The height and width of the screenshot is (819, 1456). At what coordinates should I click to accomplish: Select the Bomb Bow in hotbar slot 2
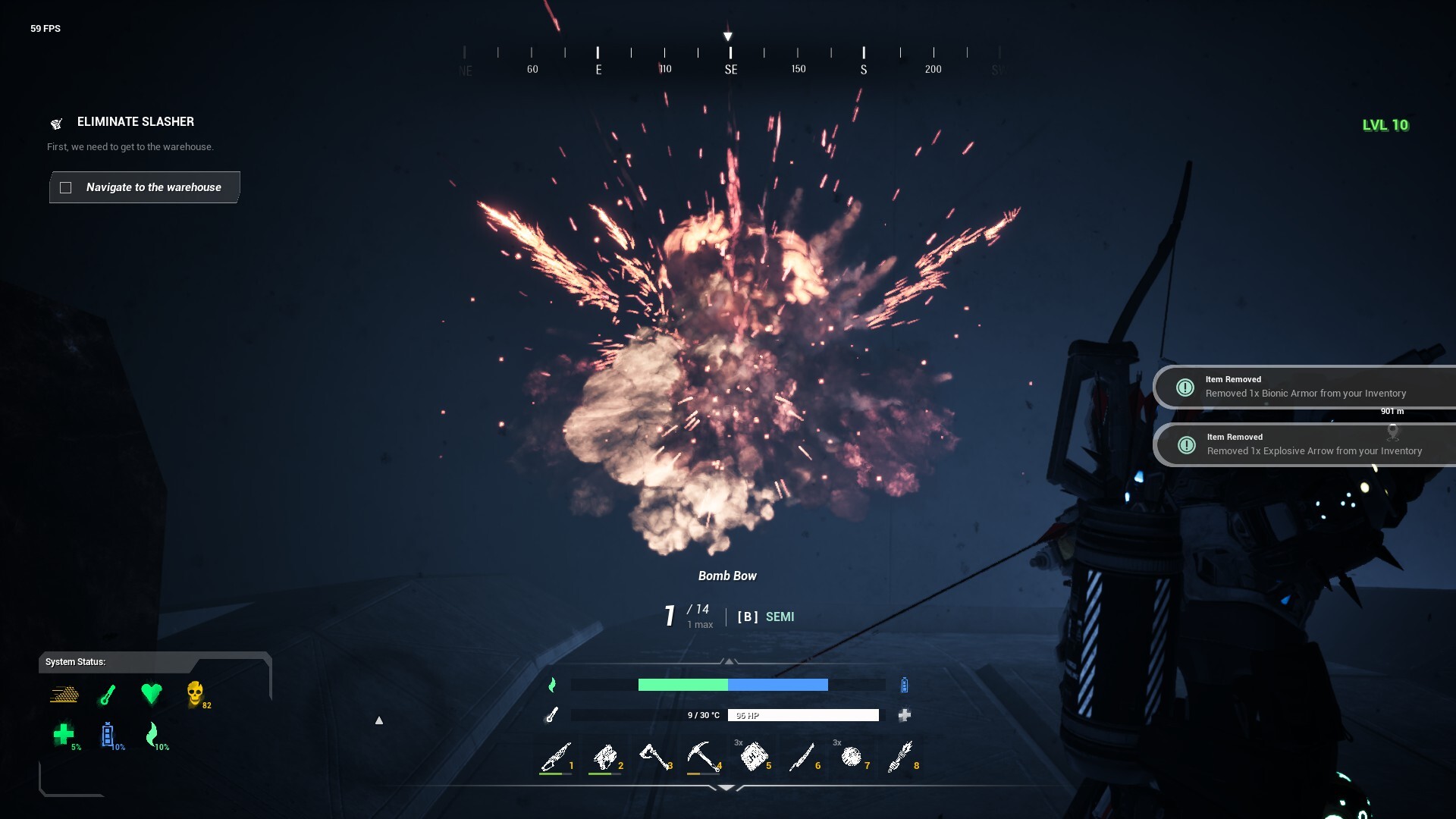tap(607, 756)
